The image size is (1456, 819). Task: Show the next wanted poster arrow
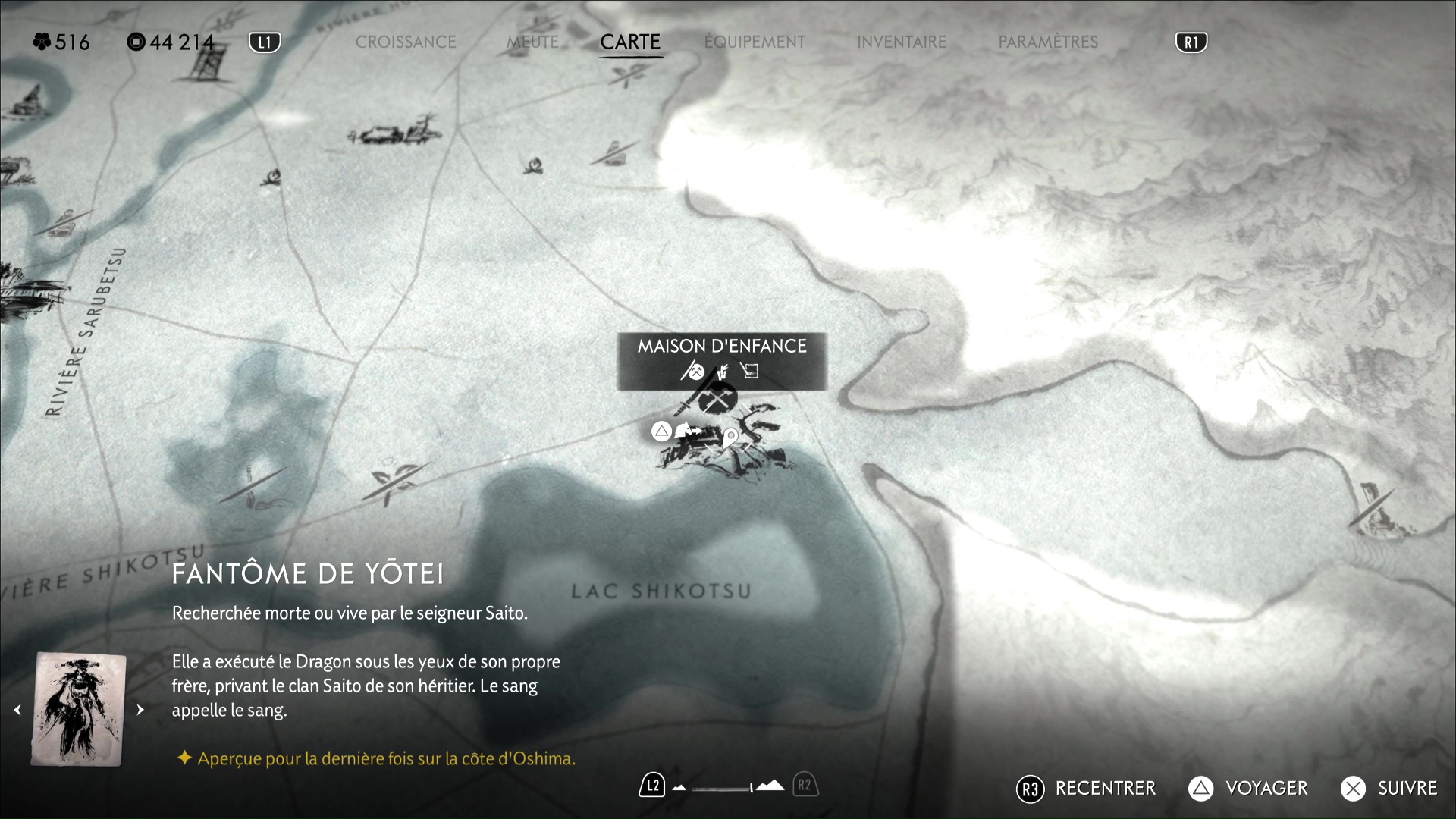pos(140,710)
